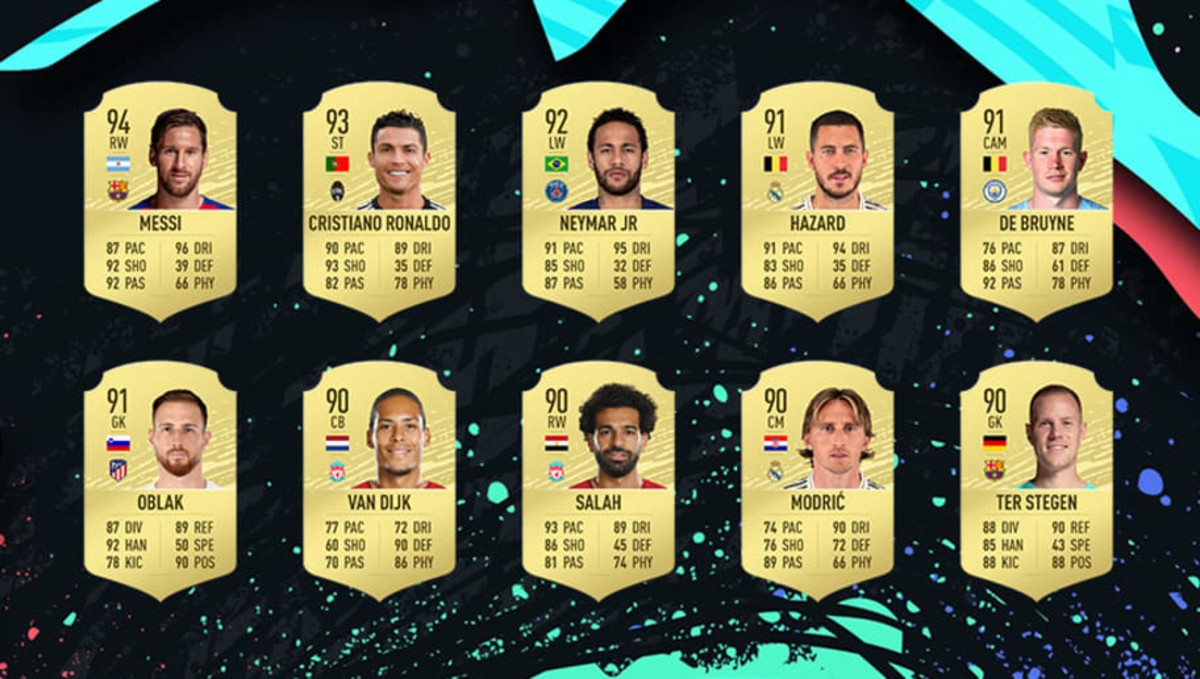The image size is (1200, 679).
Task: Select the Modrić 90 CM card
Action: pyautogui.click(x=817, y=480)
